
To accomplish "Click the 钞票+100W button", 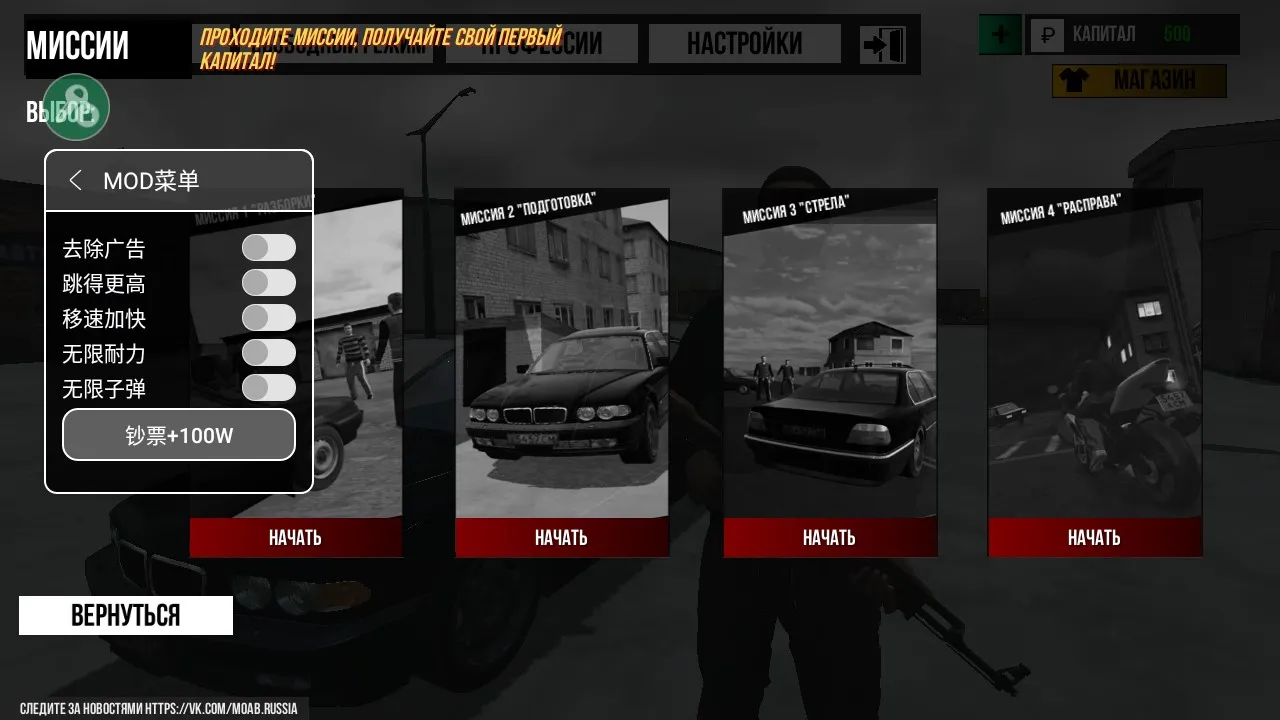I will tap(179, 435).
